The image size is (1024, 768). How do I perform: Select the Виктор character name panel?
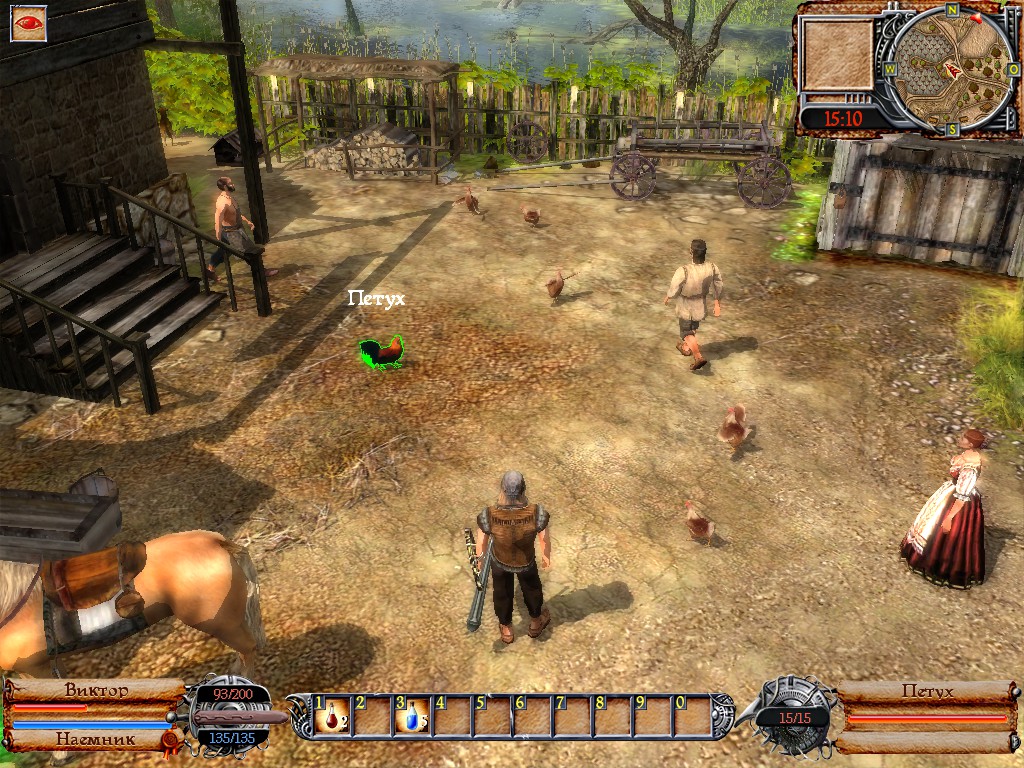[96, 690]
